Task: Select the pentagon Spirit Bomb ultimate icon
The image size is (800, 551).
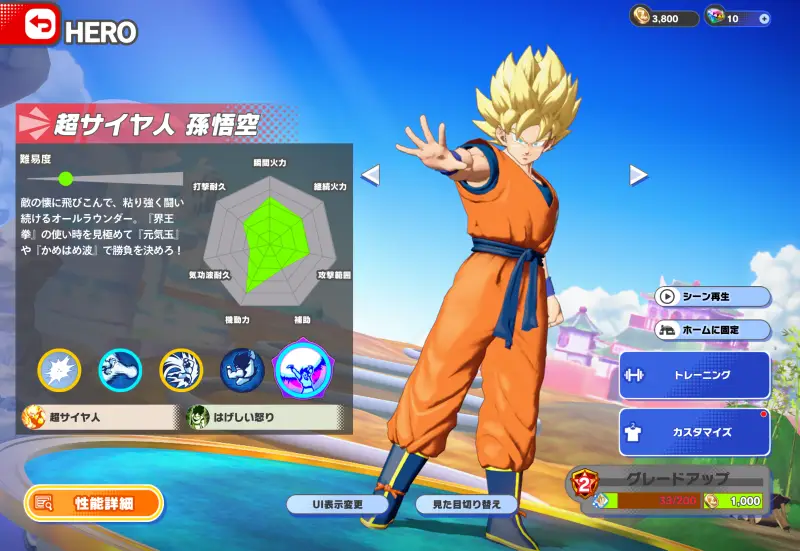Action: [305, 368]
